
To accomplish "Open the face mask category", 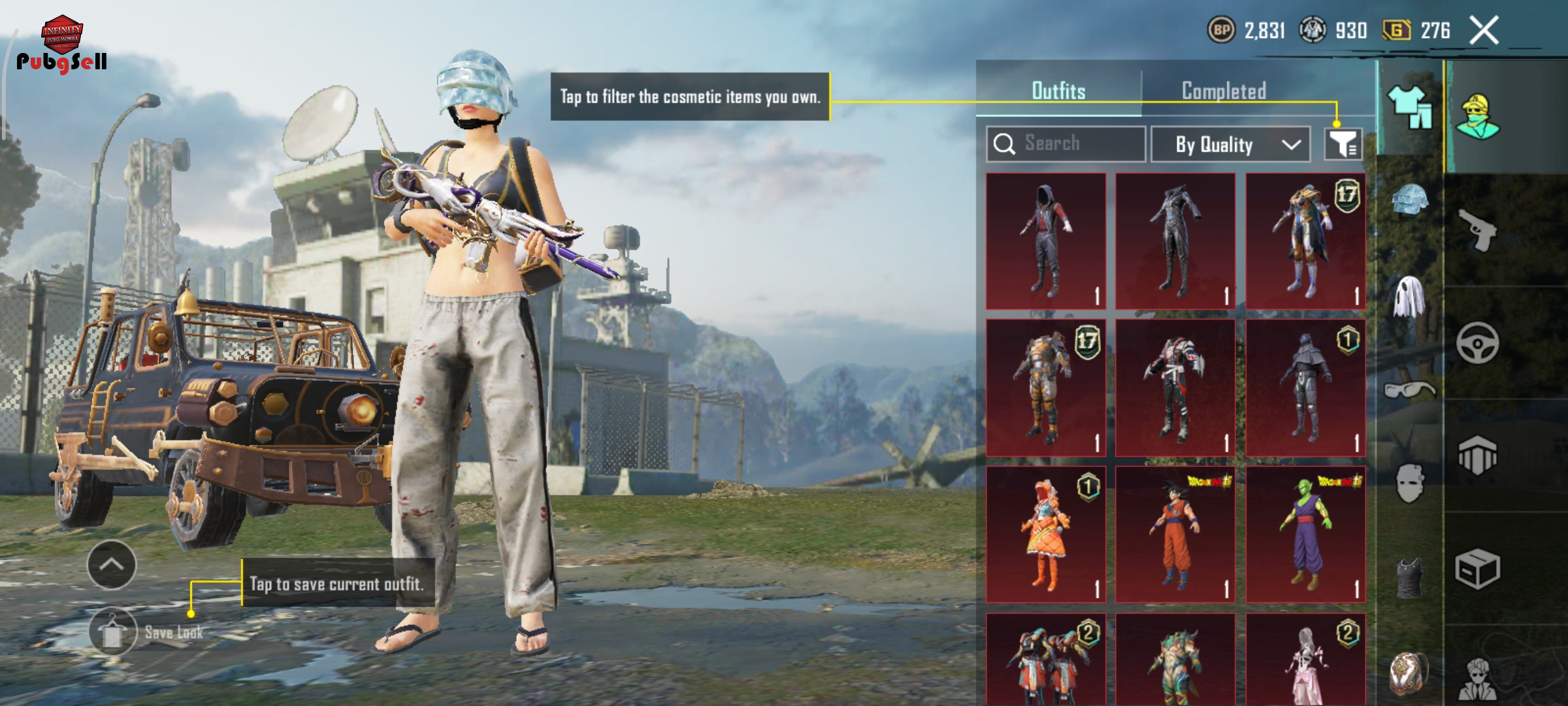I will click(1410, 484).
